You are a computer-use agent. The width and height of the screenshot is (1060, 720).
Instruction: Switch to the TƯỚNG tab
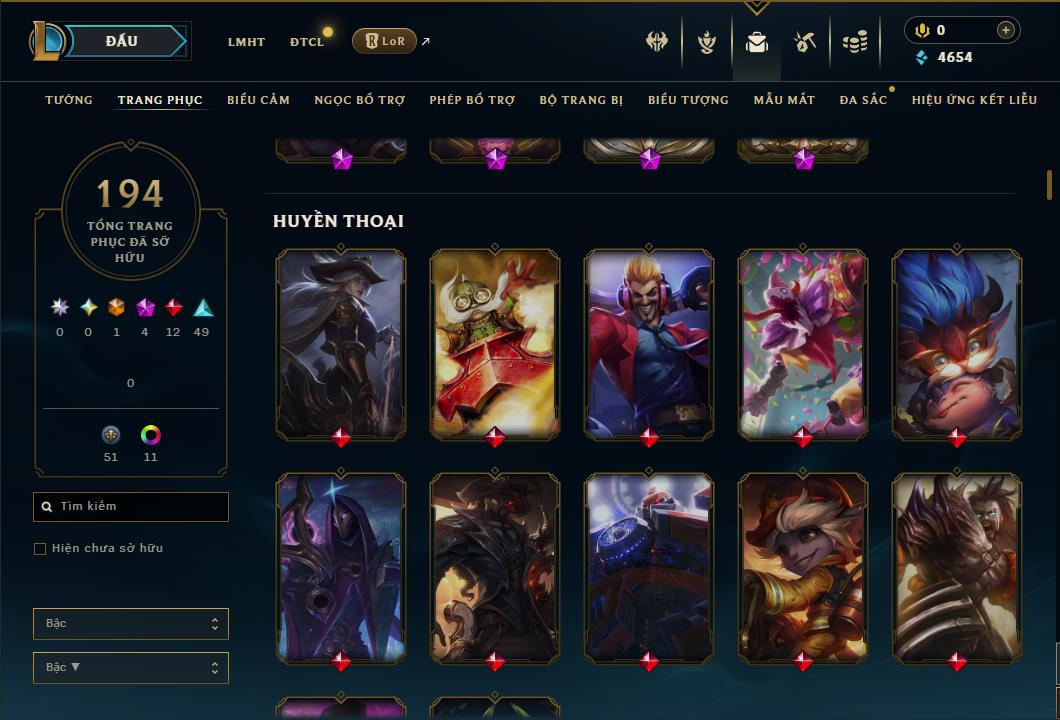tap(69, 100)
